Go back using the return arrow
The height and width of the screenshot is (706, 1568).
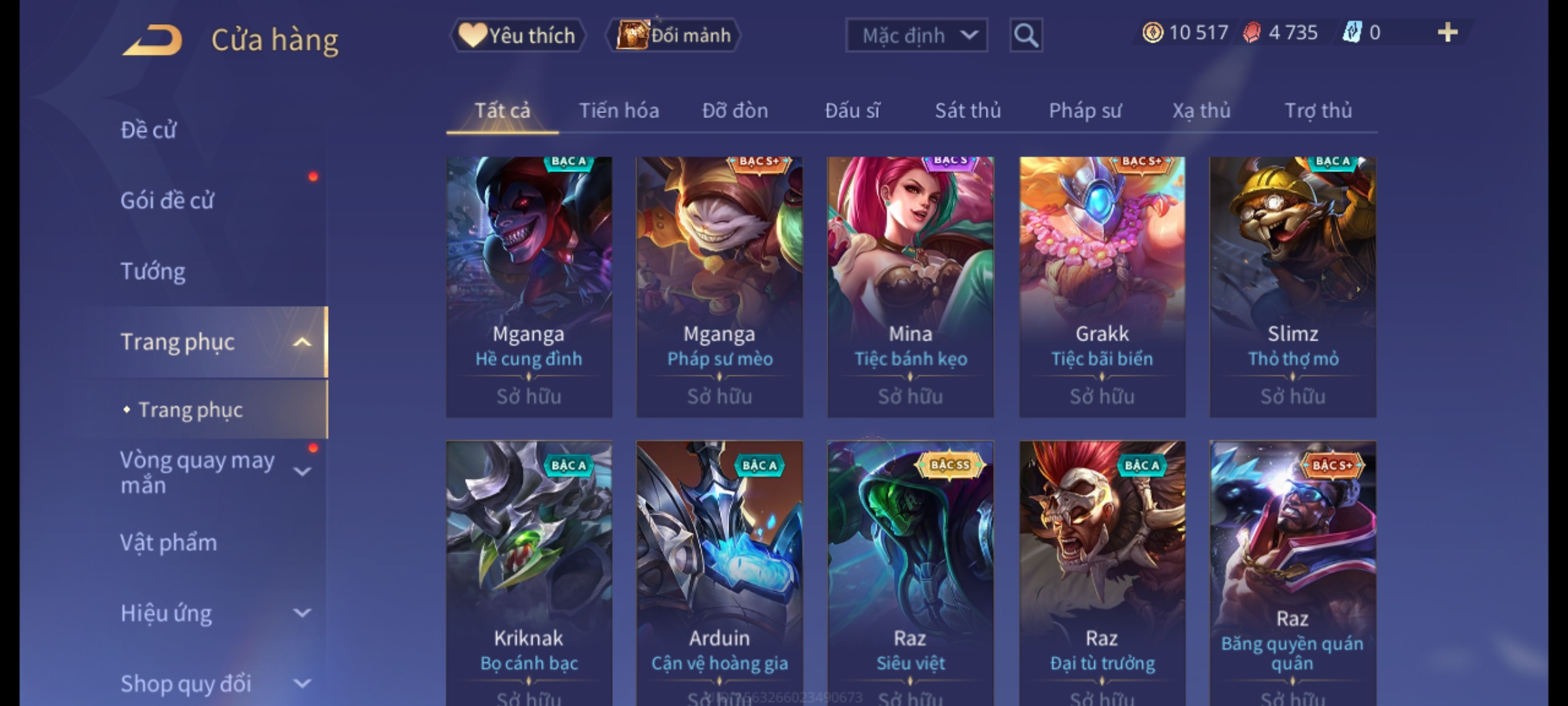[x=152, y=41]
